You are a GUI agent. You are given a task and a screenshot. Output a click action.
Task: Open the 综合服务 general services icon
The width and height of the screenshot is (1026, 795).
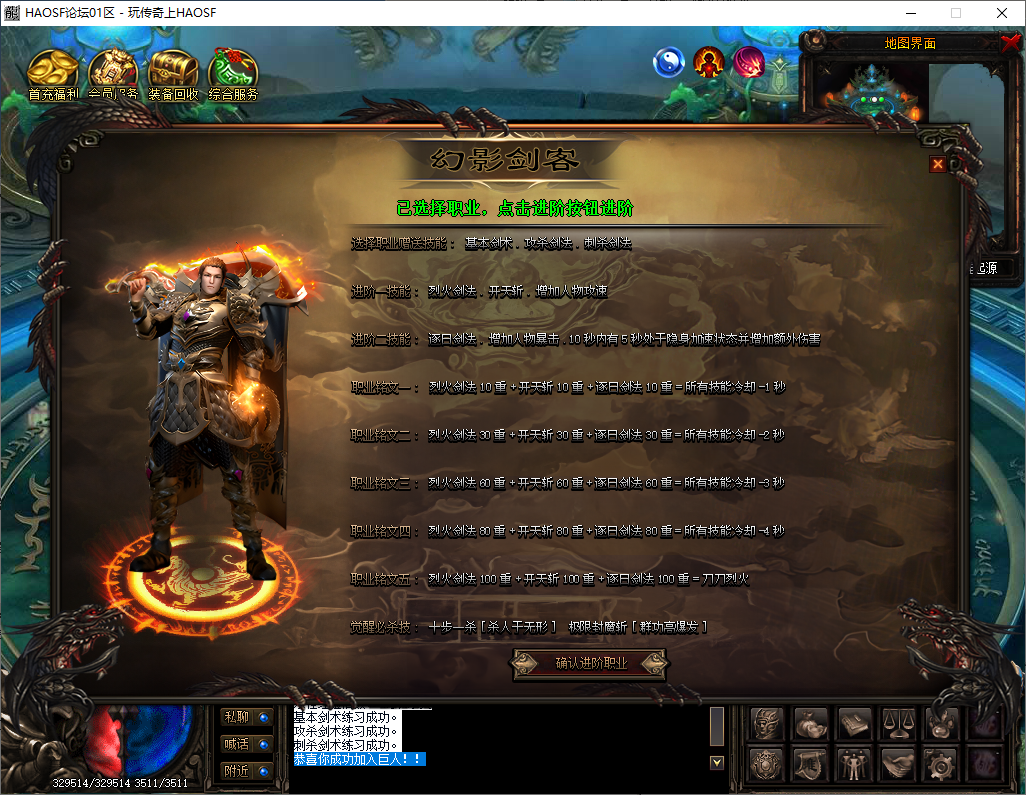[x=233, y=74]
